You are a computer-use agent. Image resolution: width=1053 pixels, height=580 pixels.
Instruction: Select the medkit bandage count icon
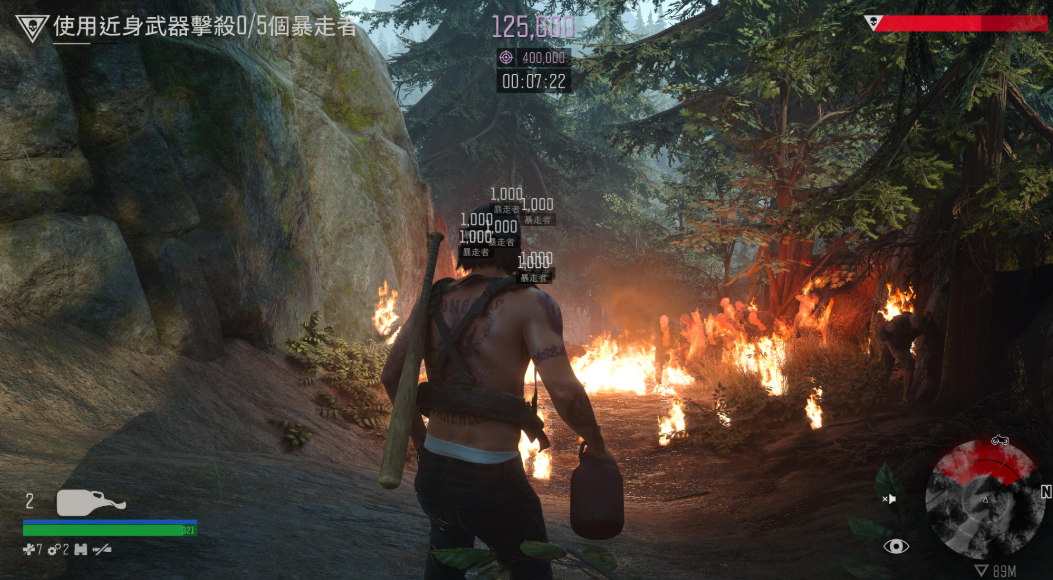(30, 548)
